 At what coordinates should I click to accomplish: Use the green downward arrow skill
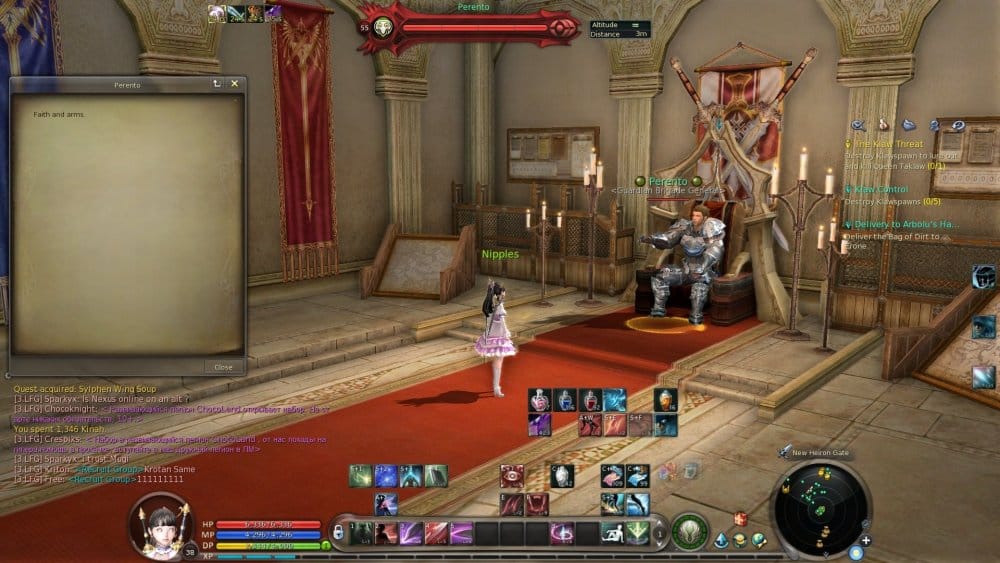[x=638, y=533]
